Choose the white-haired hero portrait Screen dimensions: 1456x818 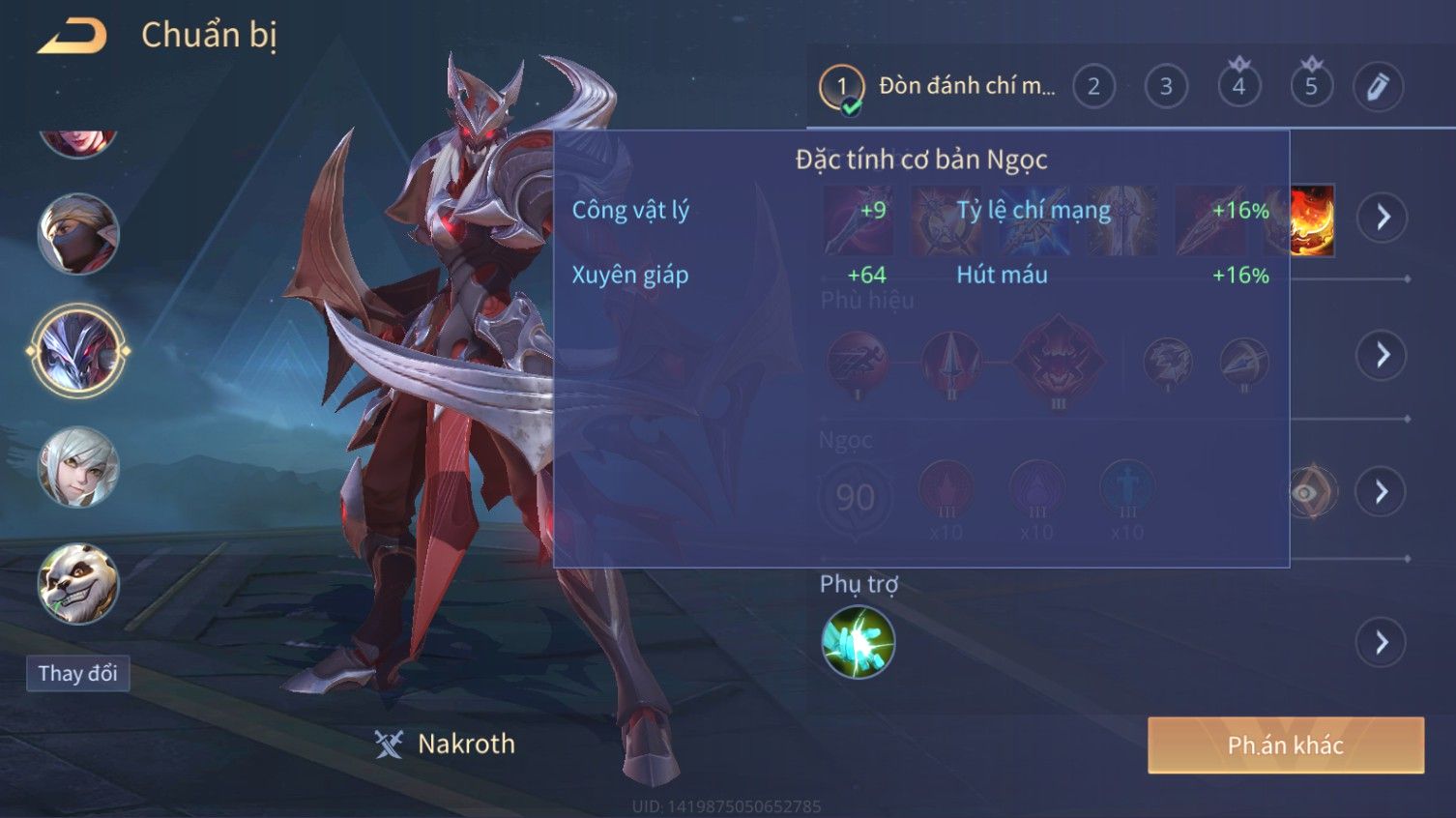77,467
